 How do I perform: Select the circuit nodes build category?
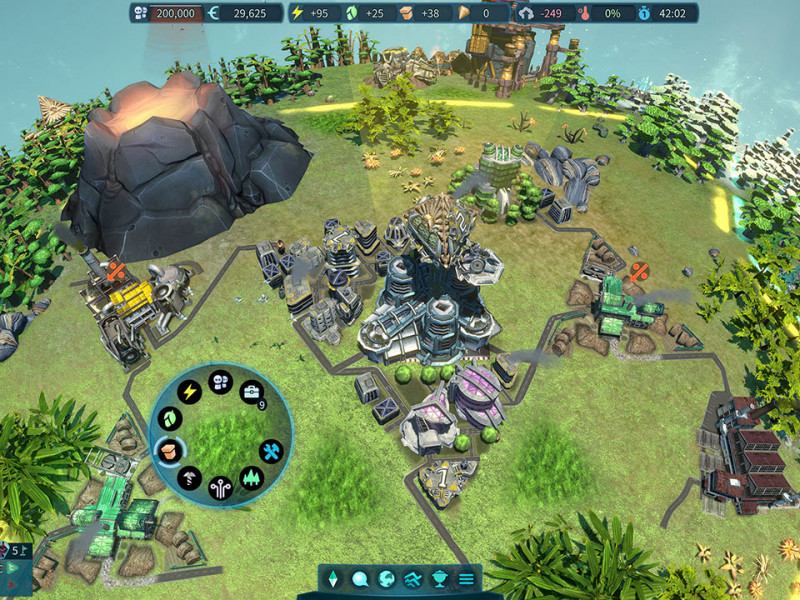[220, 488]
